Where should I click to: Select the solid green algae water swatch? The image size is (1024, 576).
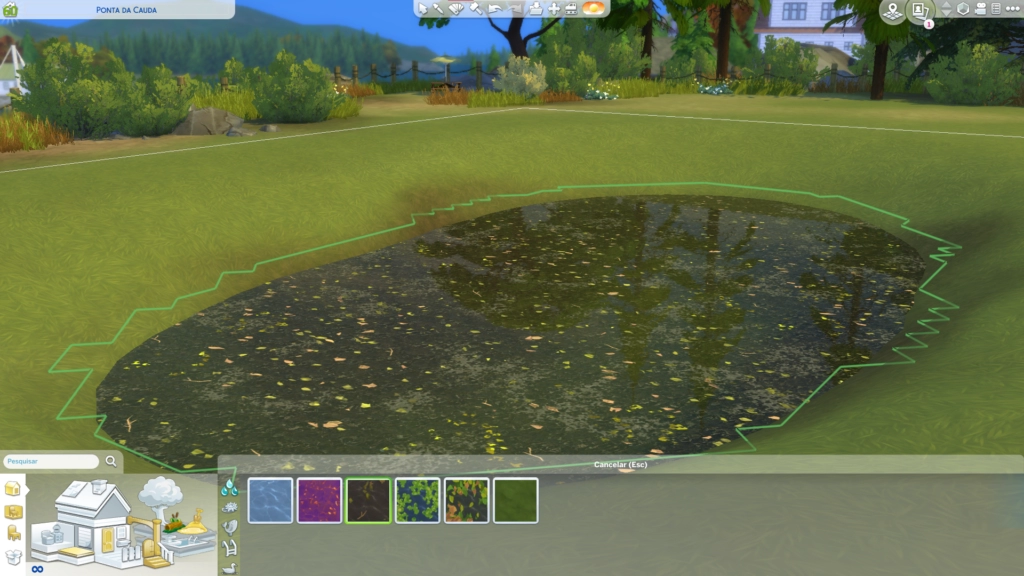click(515, 500)
